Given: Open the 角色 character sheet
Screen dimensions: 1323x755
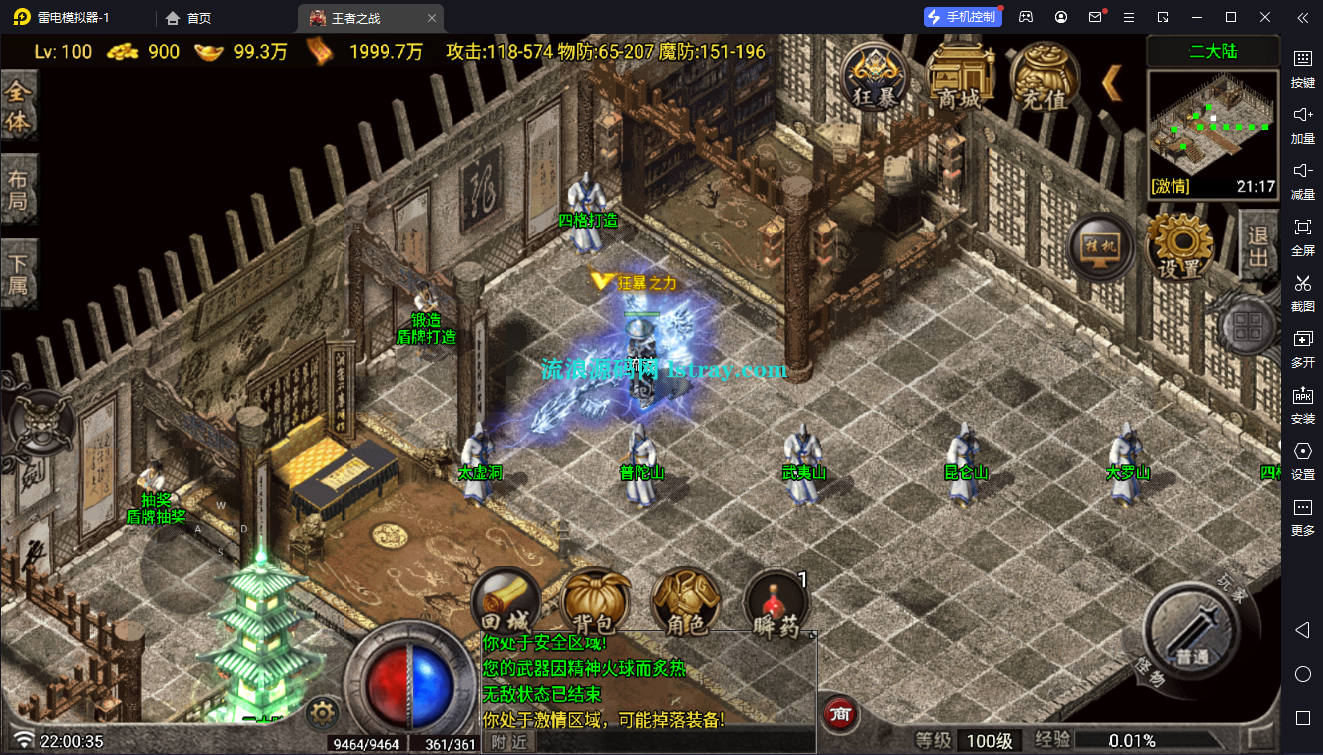Looking at the screenshot, I should coord(686,604).
